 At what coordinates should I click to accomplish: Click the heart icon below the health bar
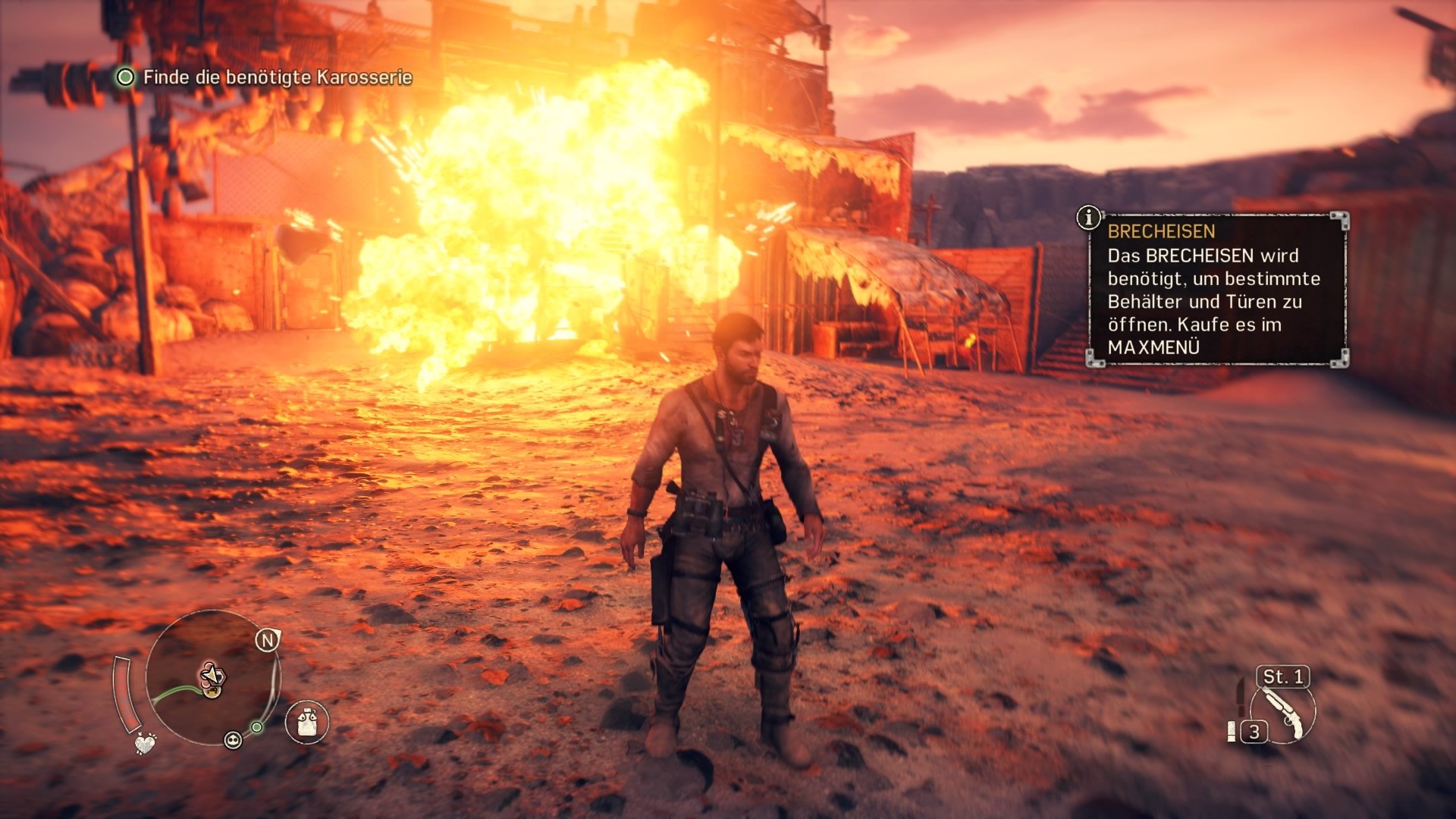coord(145,743)
